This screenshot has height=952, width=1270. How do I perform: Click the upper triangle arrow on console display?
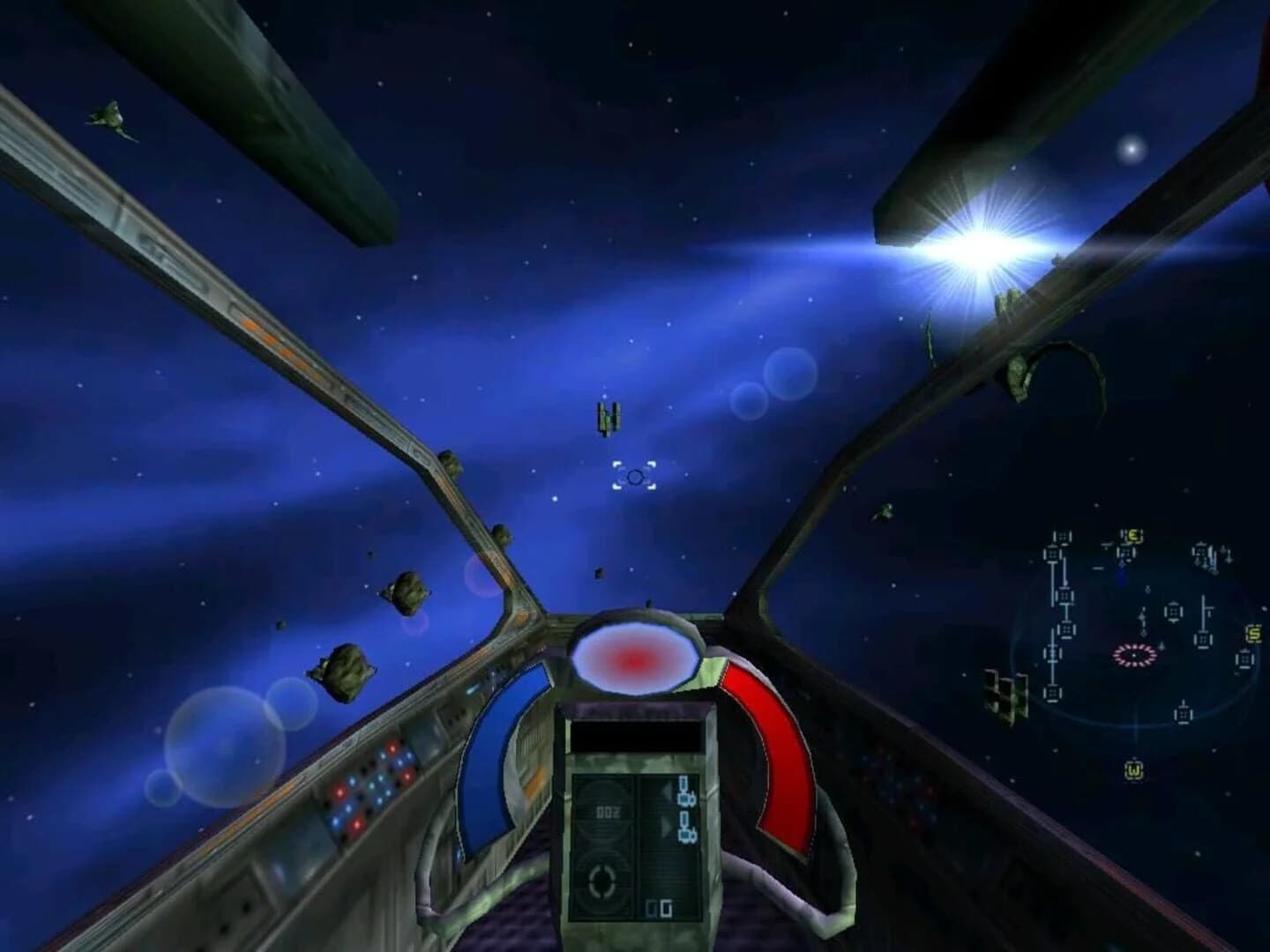coord(667,790)
